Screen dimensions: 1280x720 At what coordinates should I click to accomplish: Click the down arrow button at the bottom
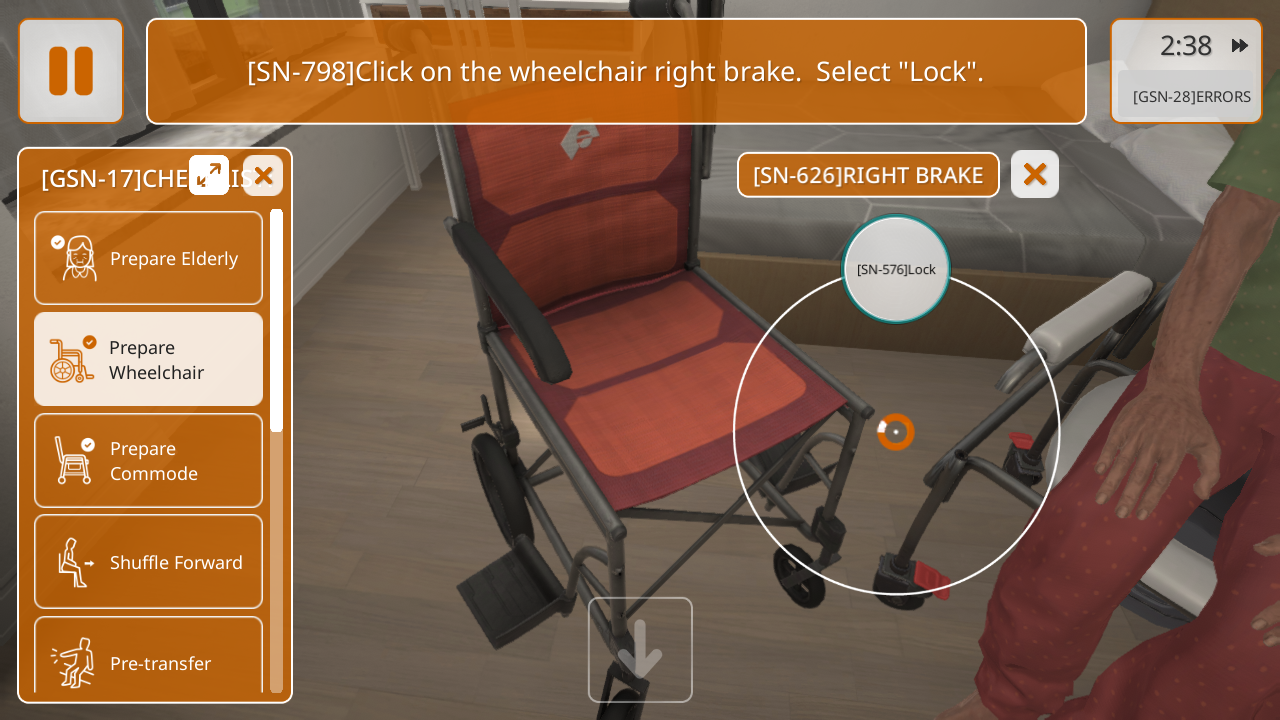coord(640,650)
